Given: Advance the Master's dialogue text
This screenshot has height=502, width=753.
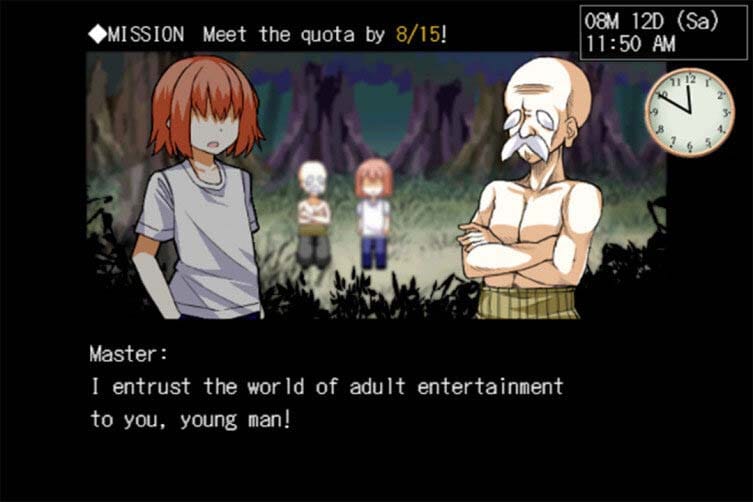Looking at the screenshot, I should click(x=326, y=402).
